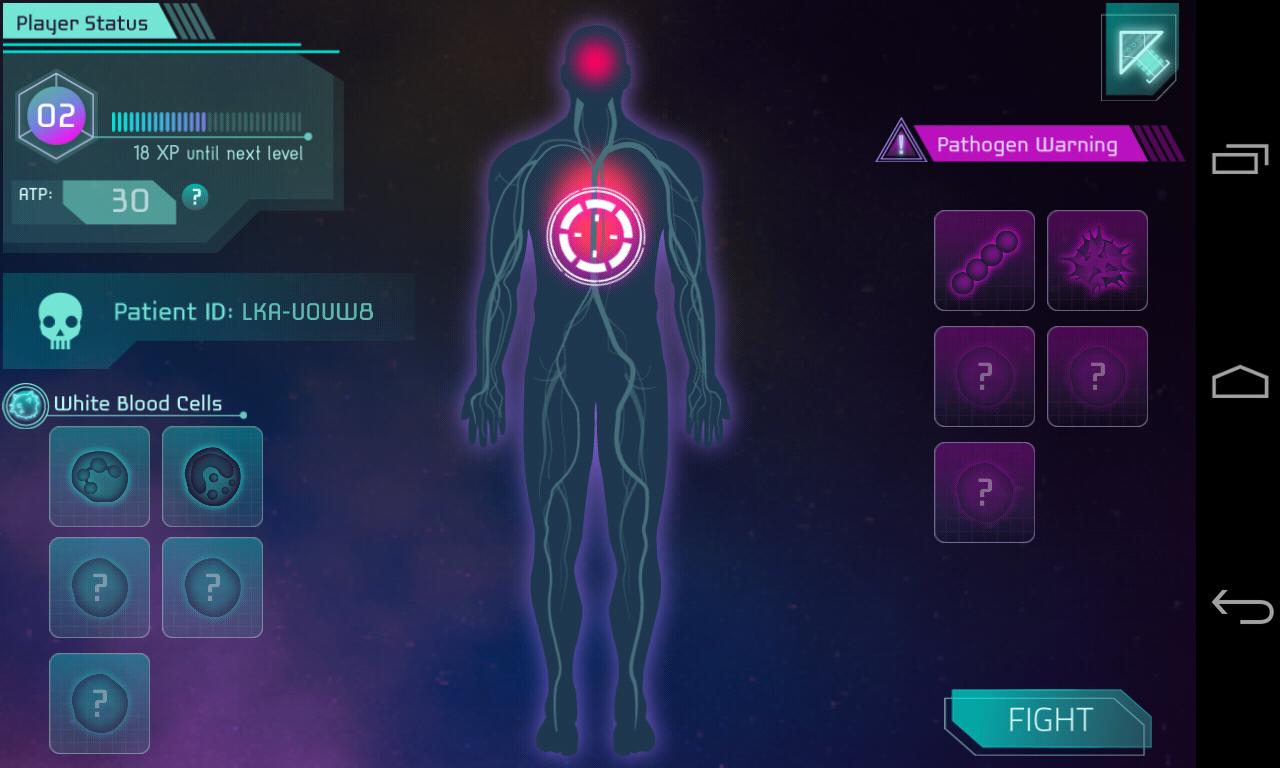Open the ATP help question mark
This screenshot has width=1280, height=768.
coord(194,198)
